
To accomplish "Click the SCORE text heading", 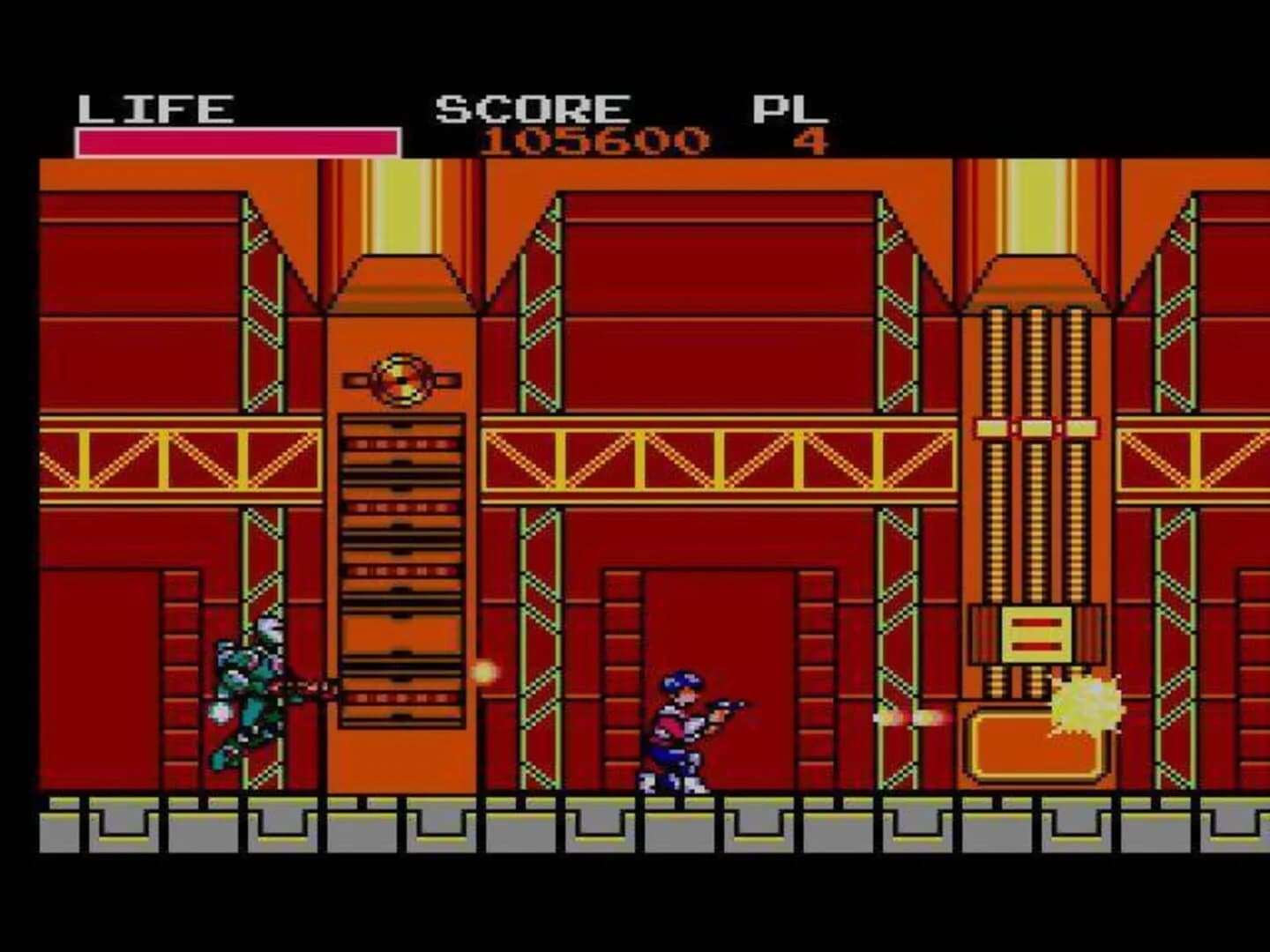I will coord(529,106).
